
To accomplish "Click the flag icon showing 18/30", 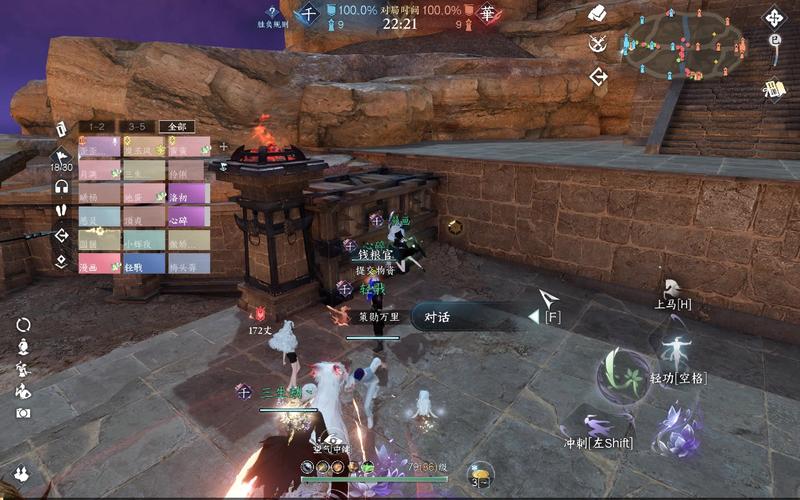I will (x=61, y=158).
